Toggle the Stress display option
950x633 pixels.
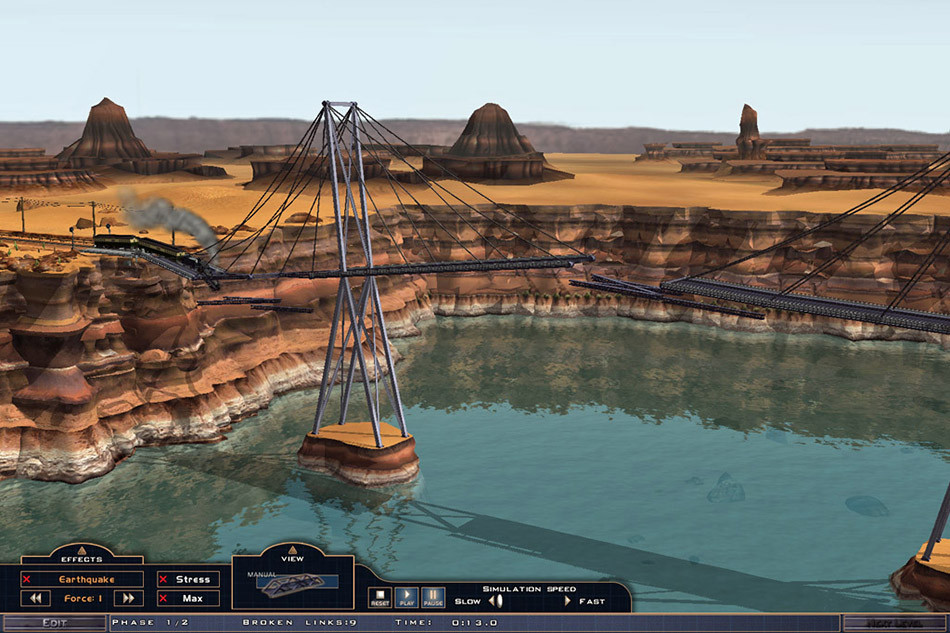click(163, 579)
